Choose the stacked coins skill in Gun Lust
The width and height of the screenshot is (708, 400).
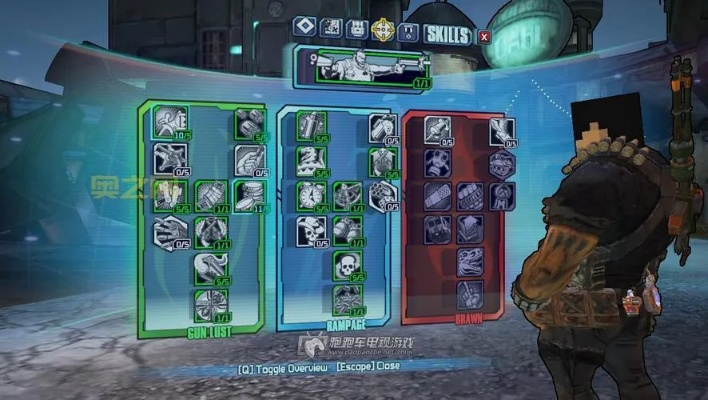(x=247, y=192)
